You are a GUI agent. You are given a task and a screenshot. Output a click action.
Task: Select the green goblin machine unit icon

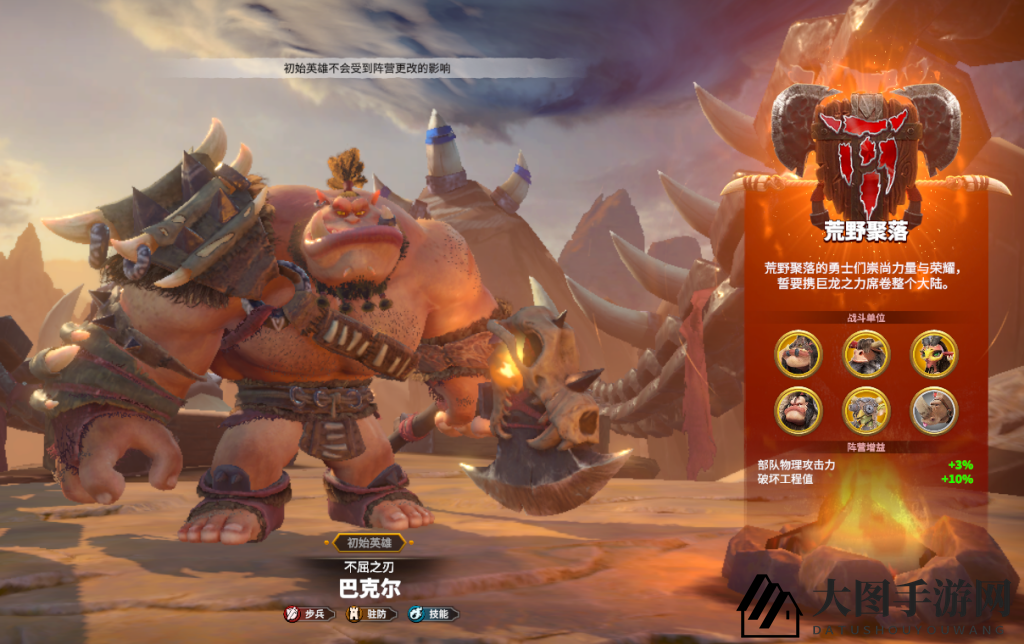(x=866, y=409)
